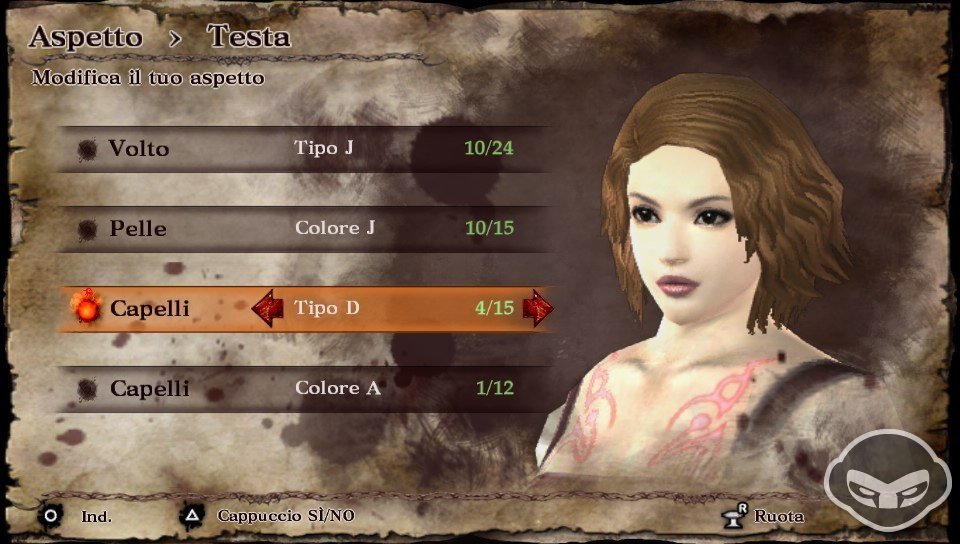Select the Volto face type row

[300, 149]
